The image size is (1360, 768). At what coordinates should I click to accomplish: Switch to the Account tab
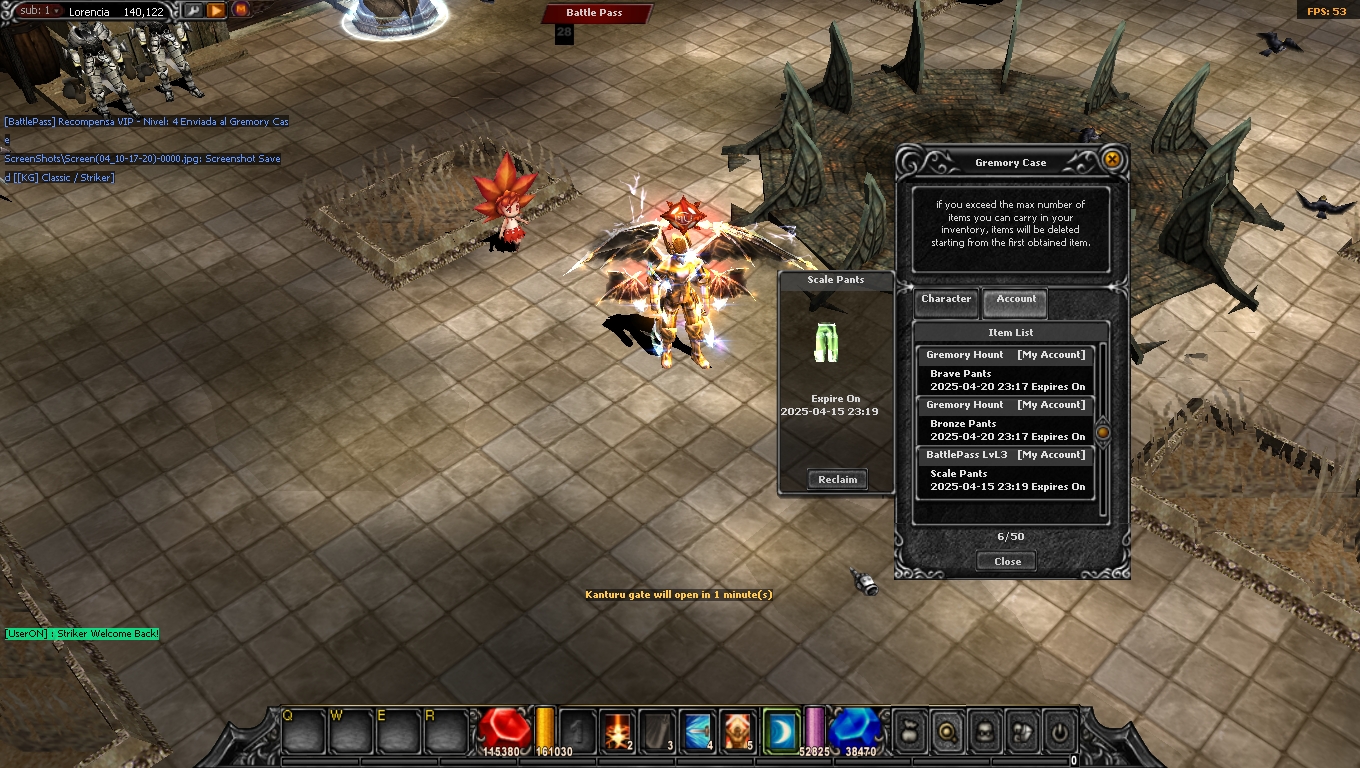click(1015, 300)
